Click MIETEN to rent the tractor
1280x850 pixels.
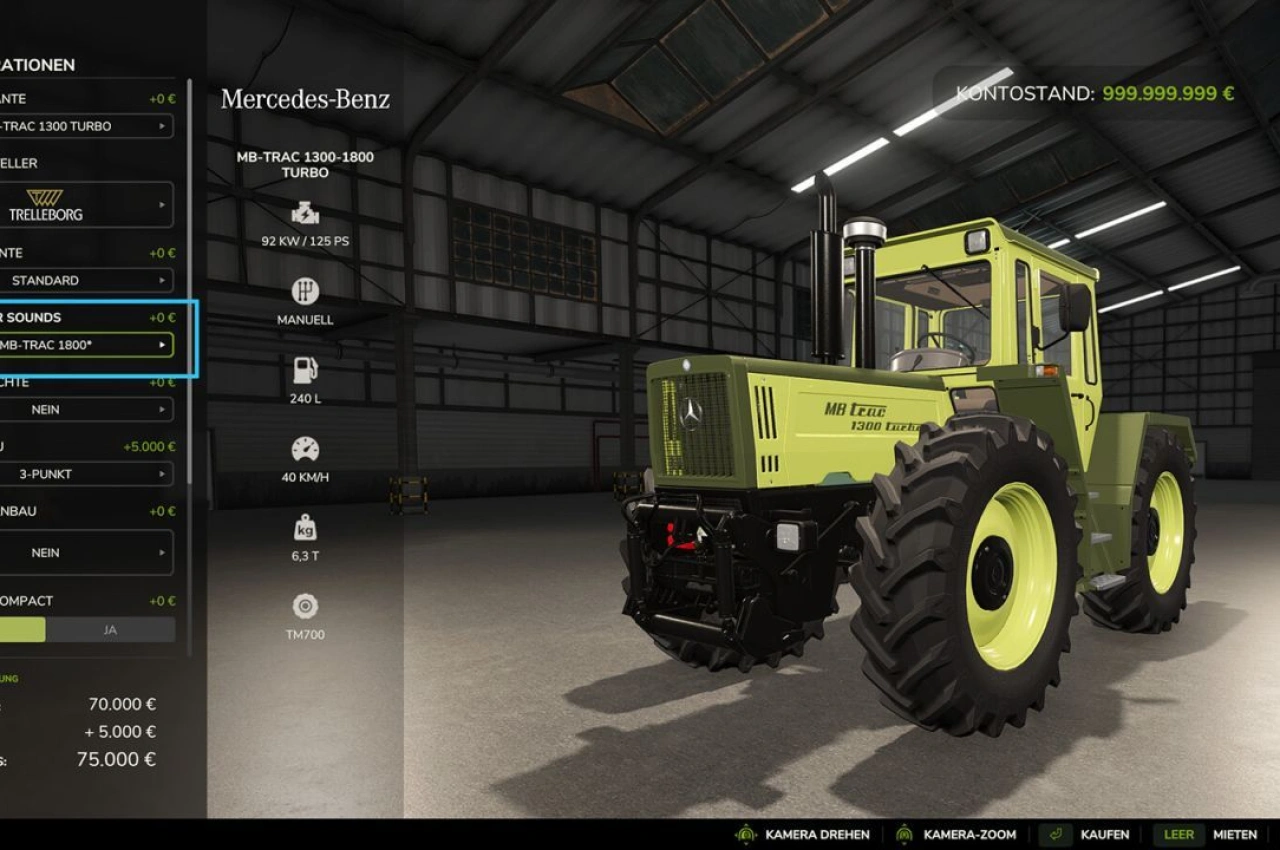[x=1236, y=834]
